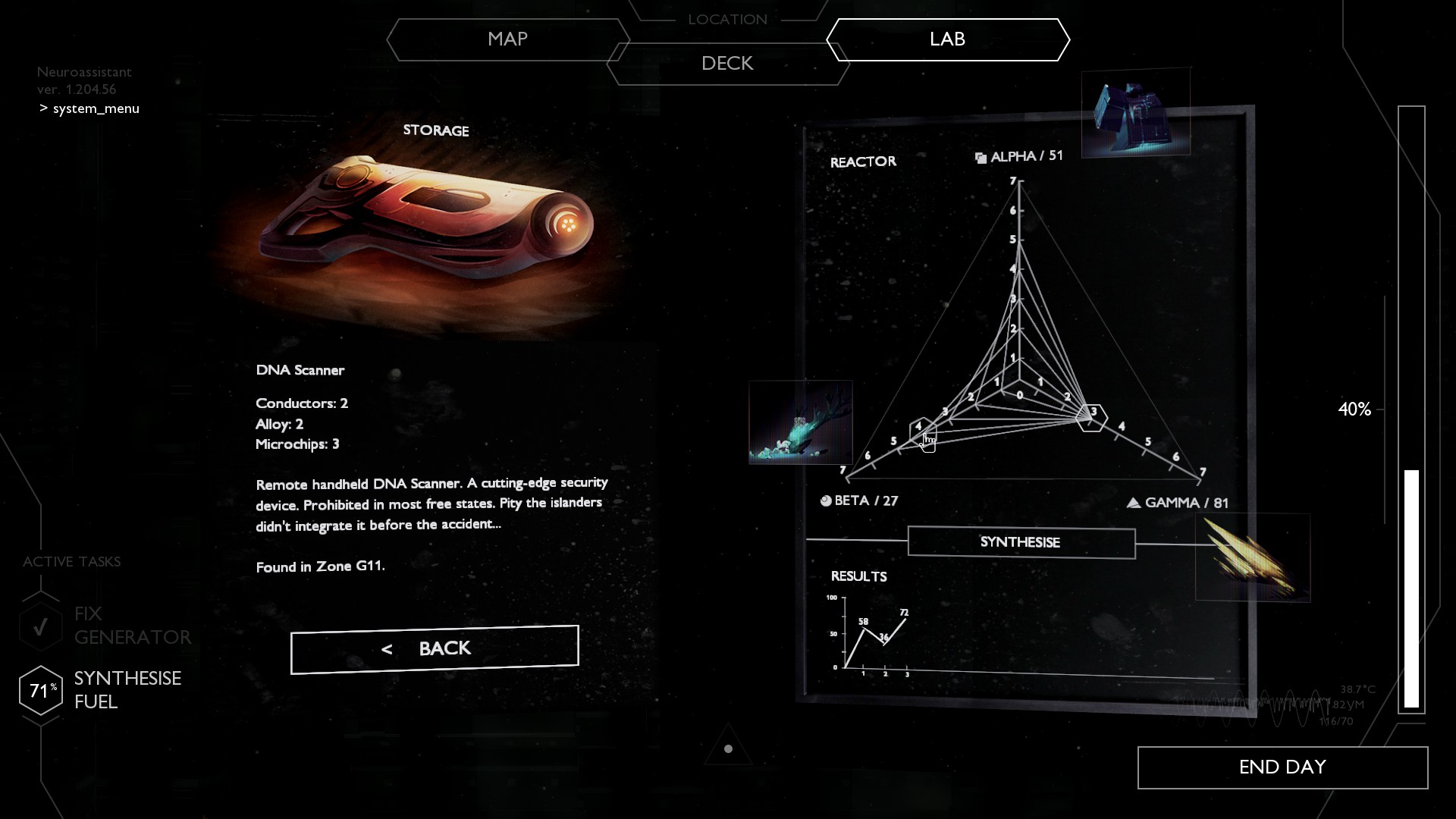The image size is (1456, 819).
Task: Adjust the Gamma hexagon marker on reactor chart
Action: click(1092, 417)
